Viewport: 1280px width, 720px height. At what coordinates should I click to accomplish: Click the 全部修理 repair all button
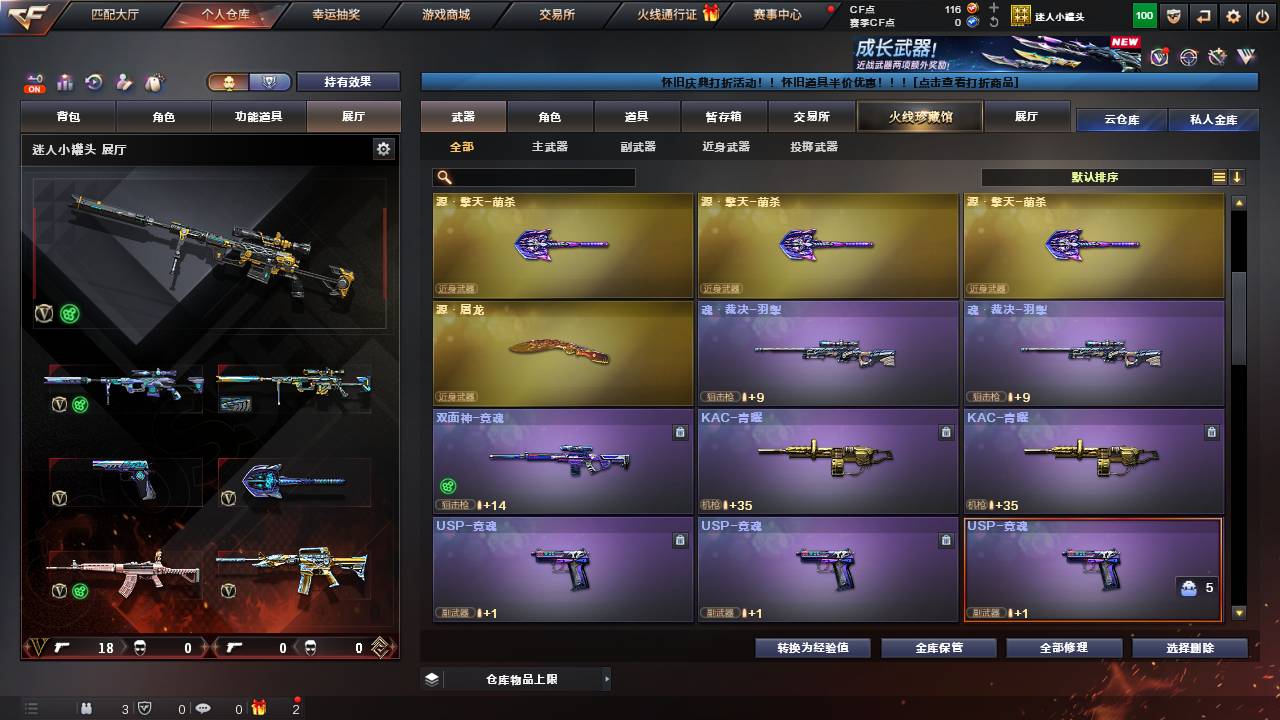[x=1064, y=647]
